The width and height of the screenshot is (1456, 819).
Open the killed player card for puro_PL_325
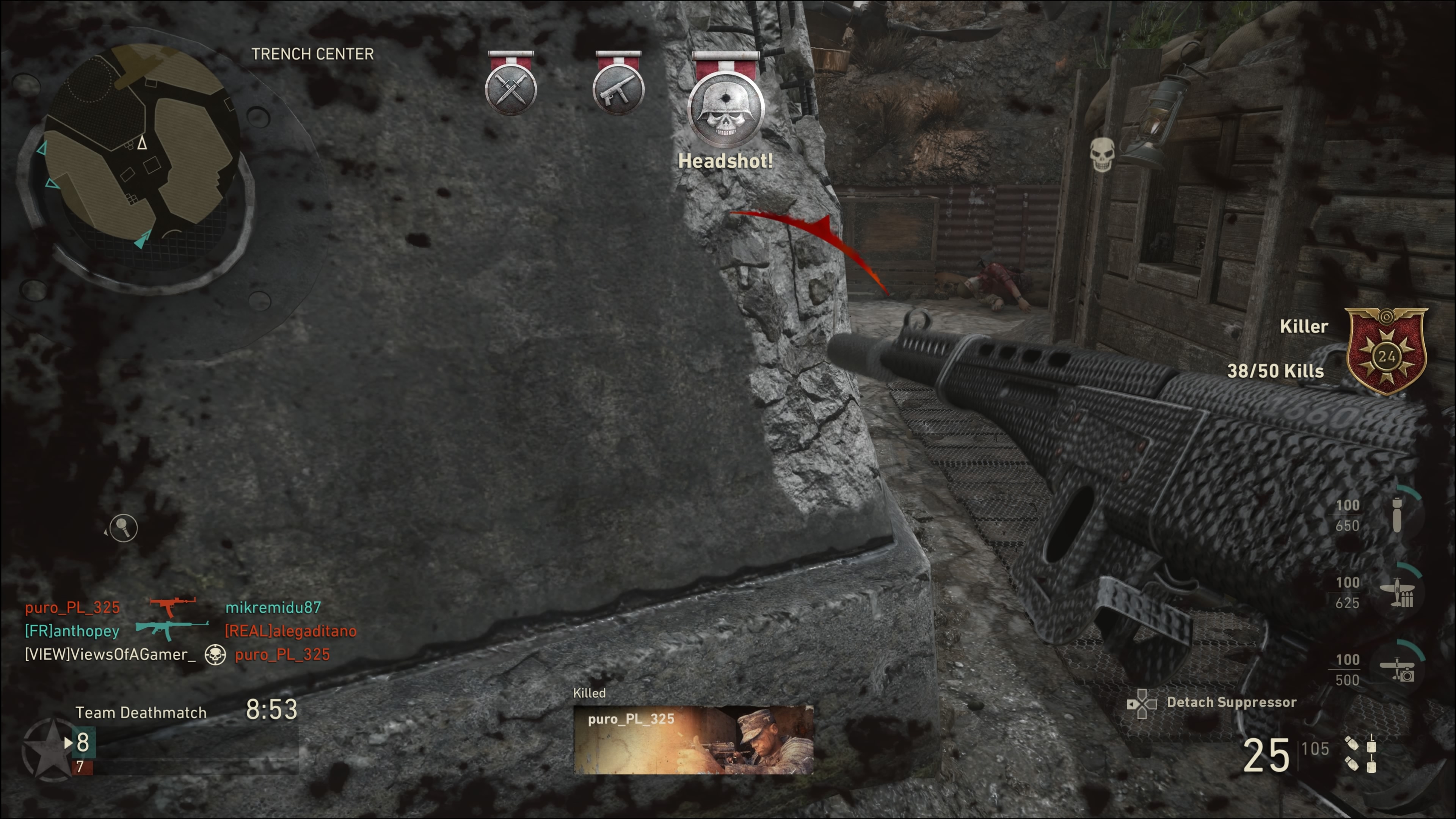[x=693, y=739]
